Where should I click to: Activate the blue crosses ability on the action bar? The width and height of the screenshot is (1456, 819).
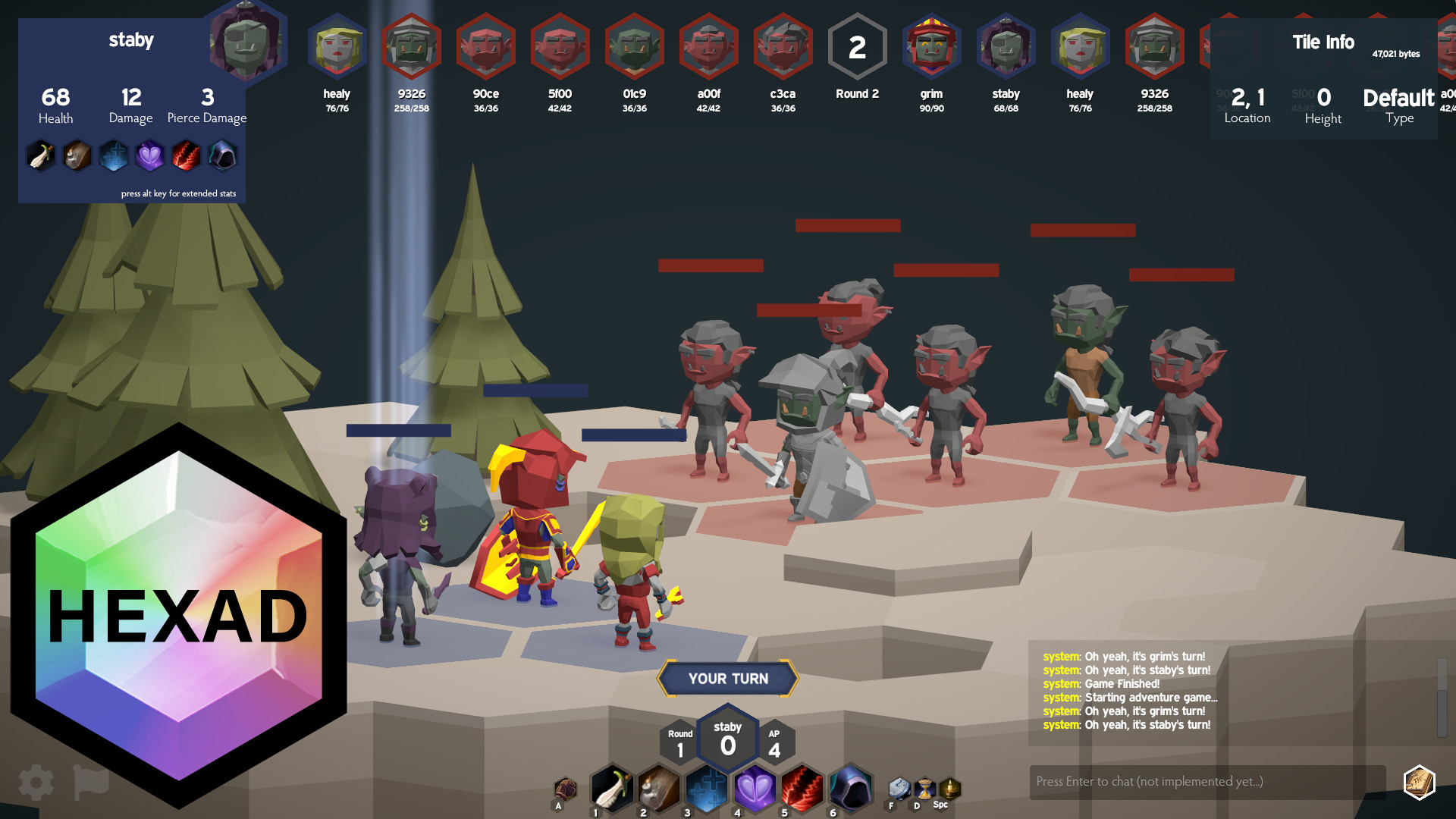[x=707, y=789]
